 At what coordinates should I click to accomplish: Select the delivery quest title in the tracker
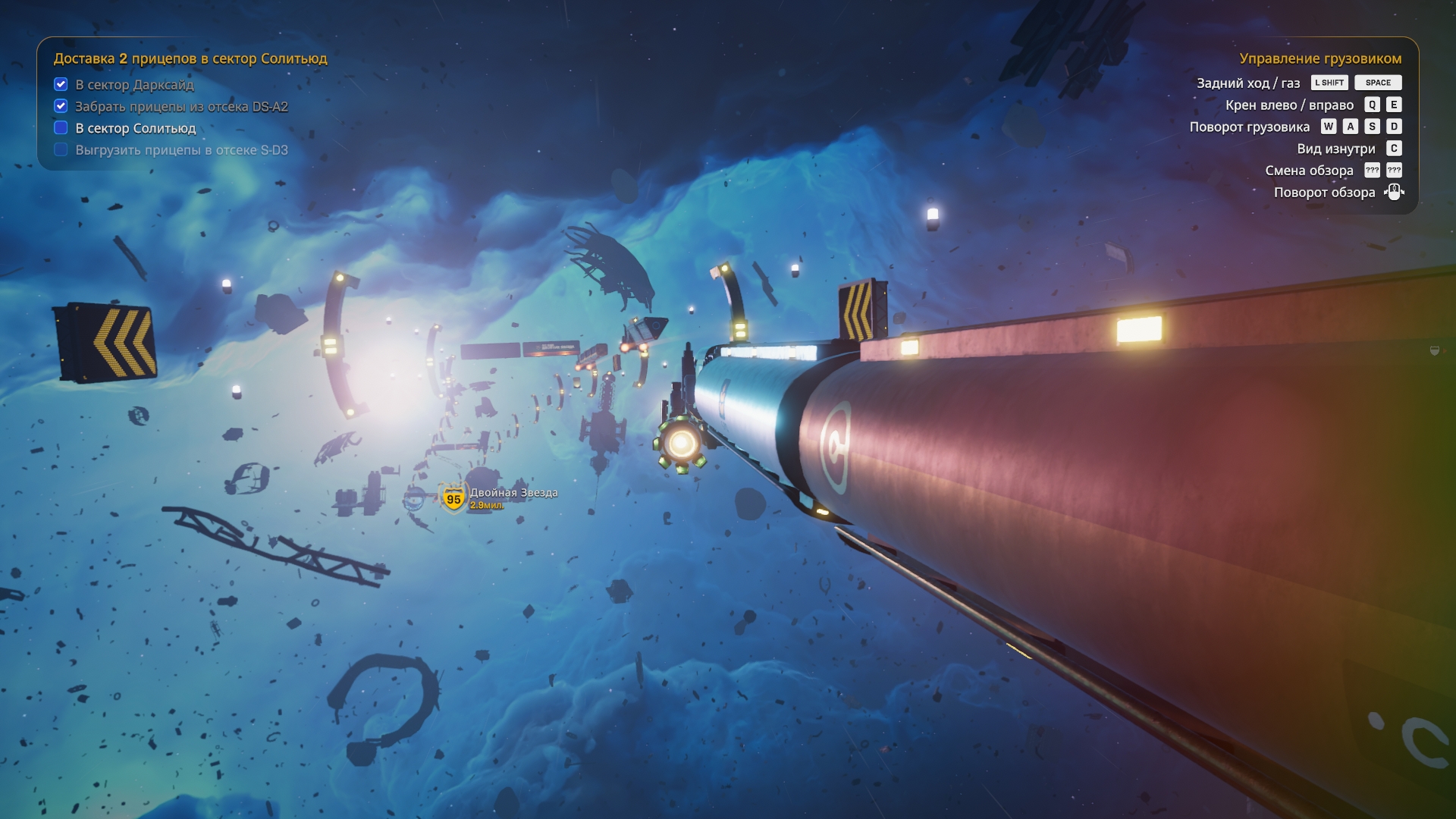(x=190, y=58)
